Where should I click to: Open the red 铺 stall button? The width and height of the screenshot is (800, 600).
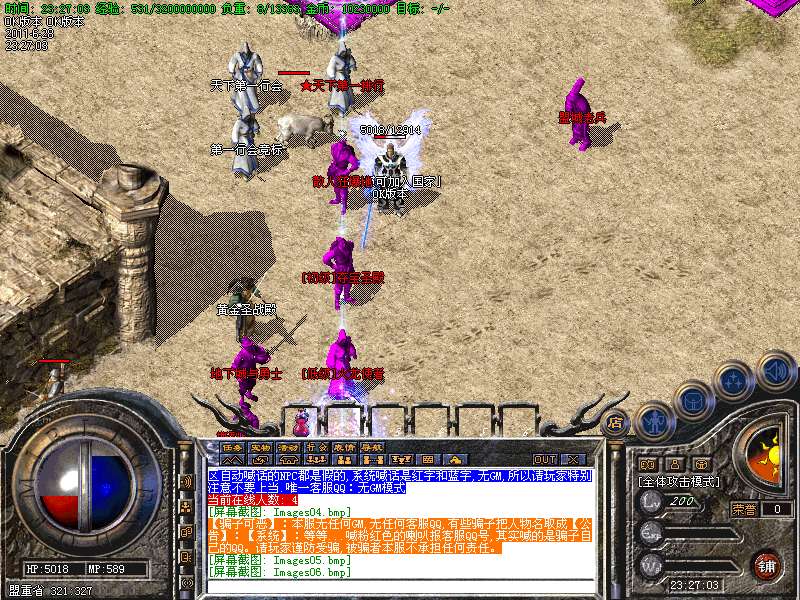(x=767, y=565)
